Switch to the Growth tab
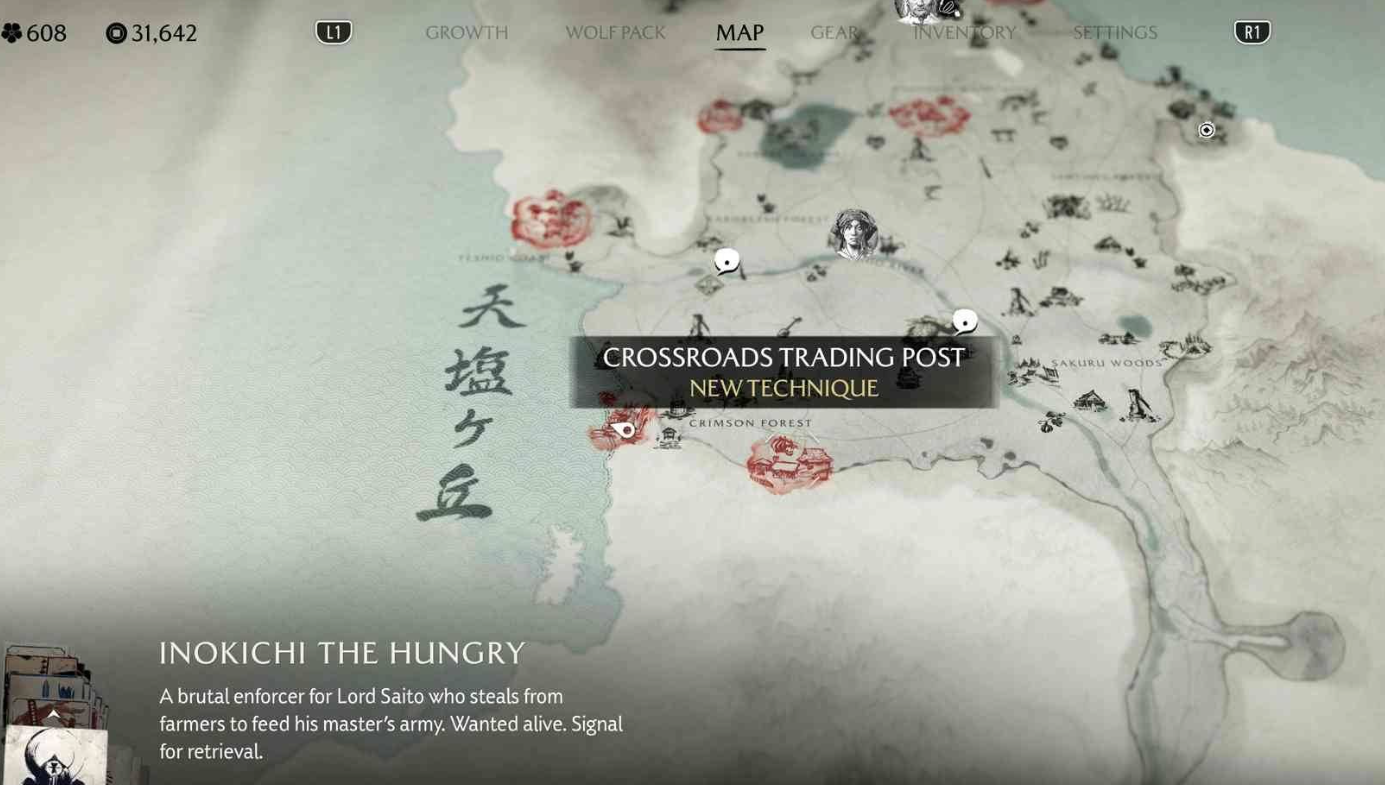 466,32
